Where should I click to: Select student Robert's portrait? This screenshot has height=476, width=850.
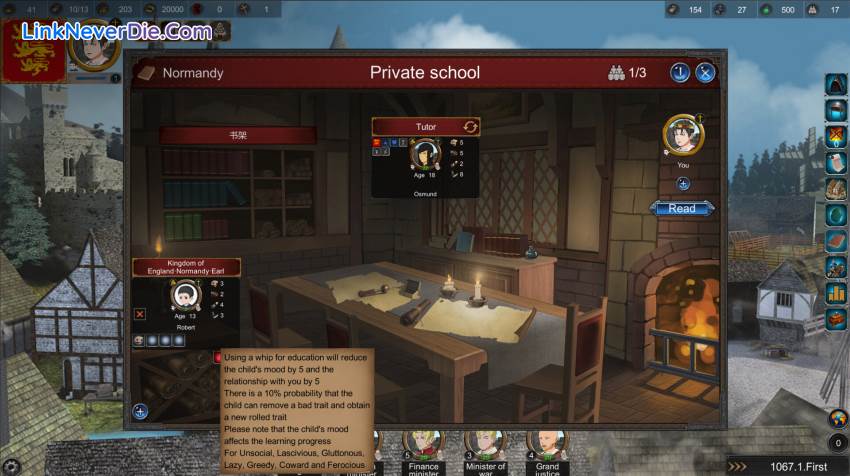click(183, 296)
